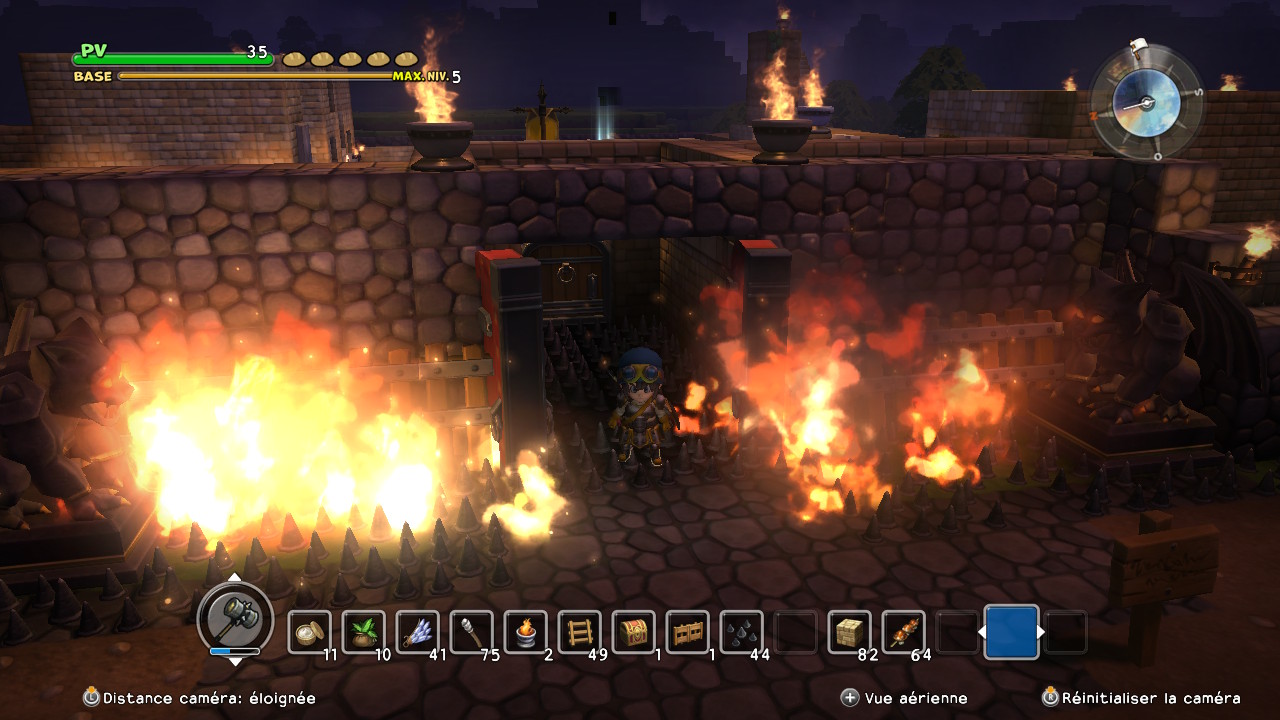Image resolution: width=1280 pixels, height=720 pixels.
Task: Pick the torch slot with 75
Action: pyautogui.click(x=472, y=632)
